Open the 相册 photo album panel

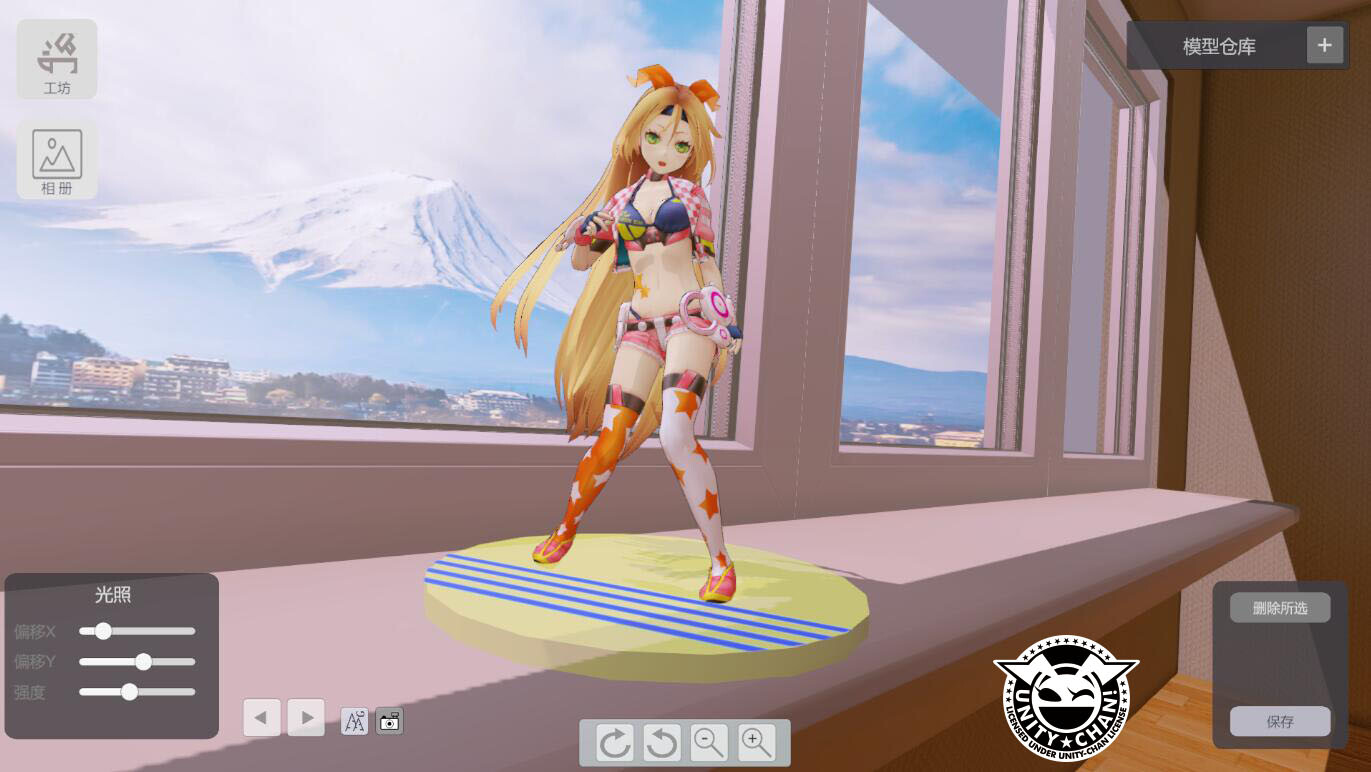pyautogui.click(x=55, y=158)
